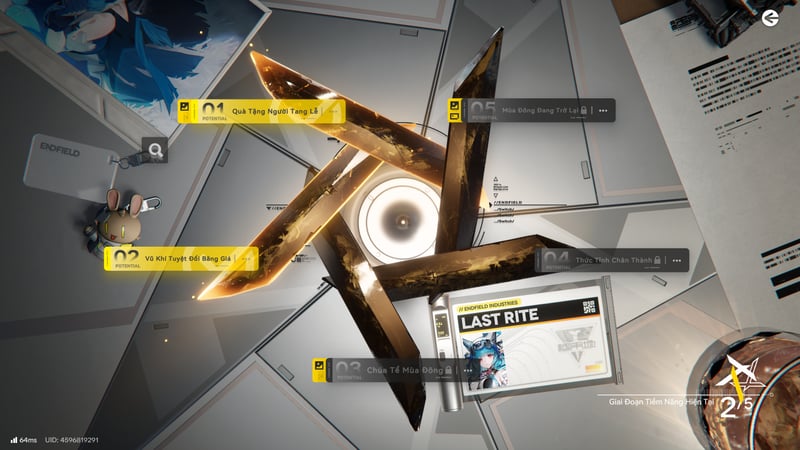Open the three-dot menu on potential 05

point(603,110)
